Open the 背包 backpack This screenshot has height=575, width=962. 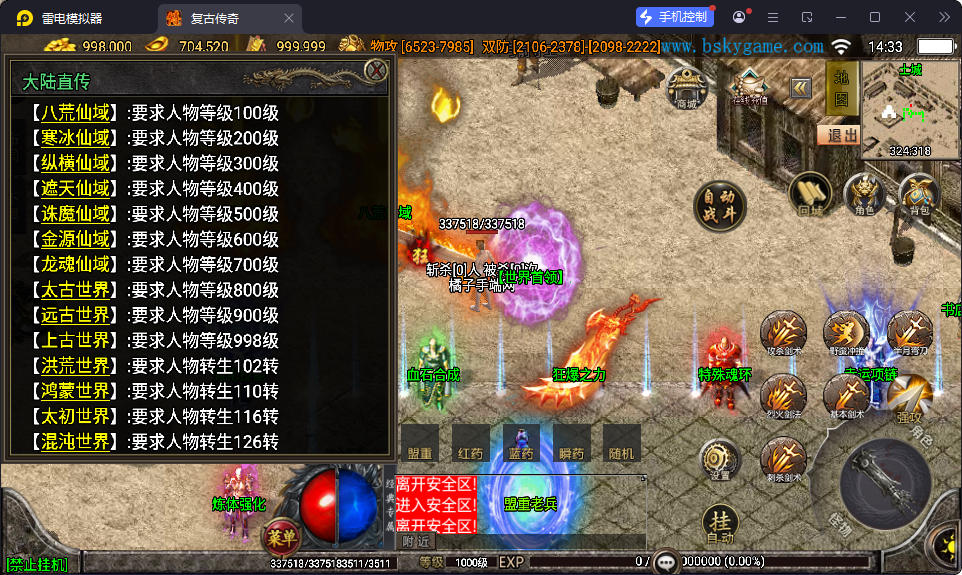918,194
